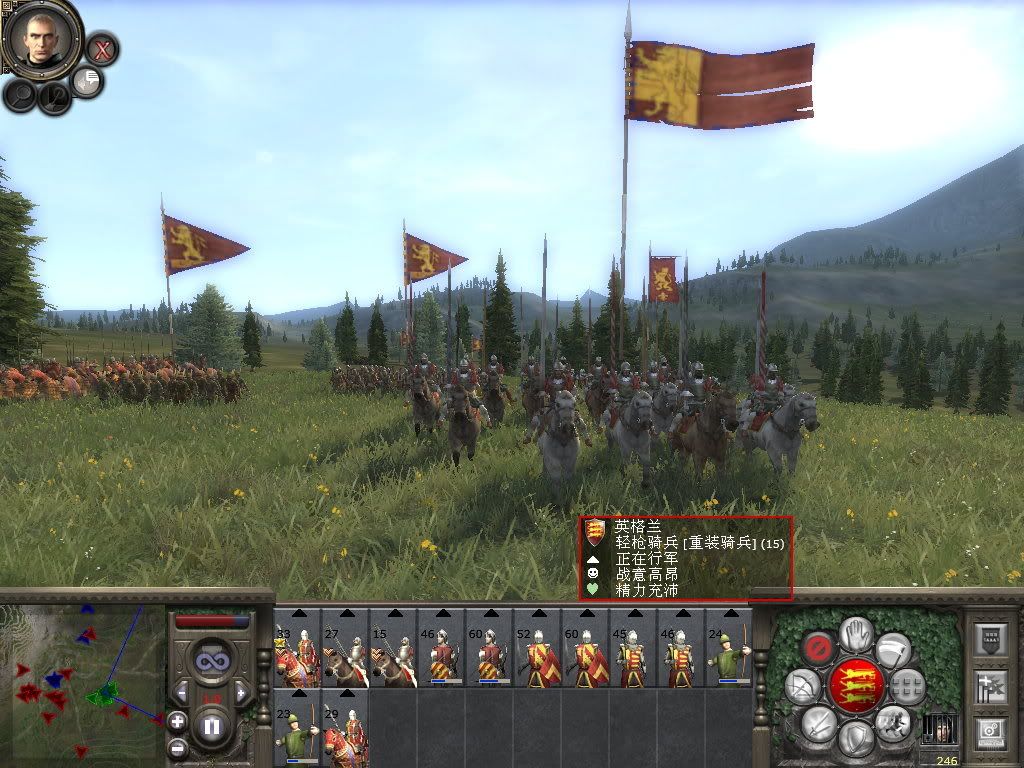Open the group formations grid button
The height and width of the screenshot is (768, 1024).
pyautogui.click(x=907, y=685)
